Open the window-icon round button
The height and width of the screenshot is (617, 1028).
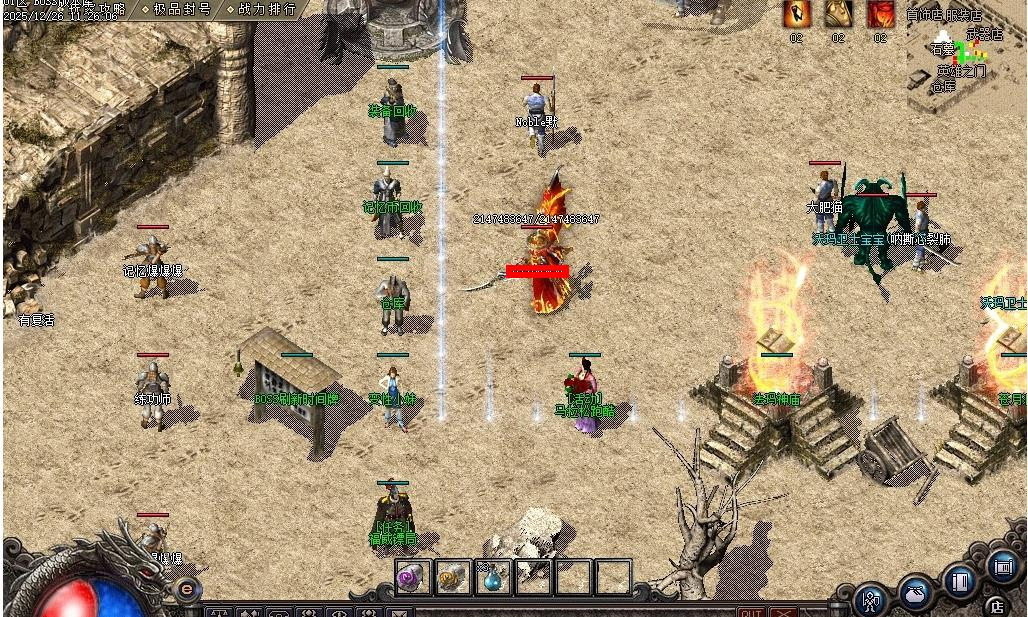pos(1003,567)
